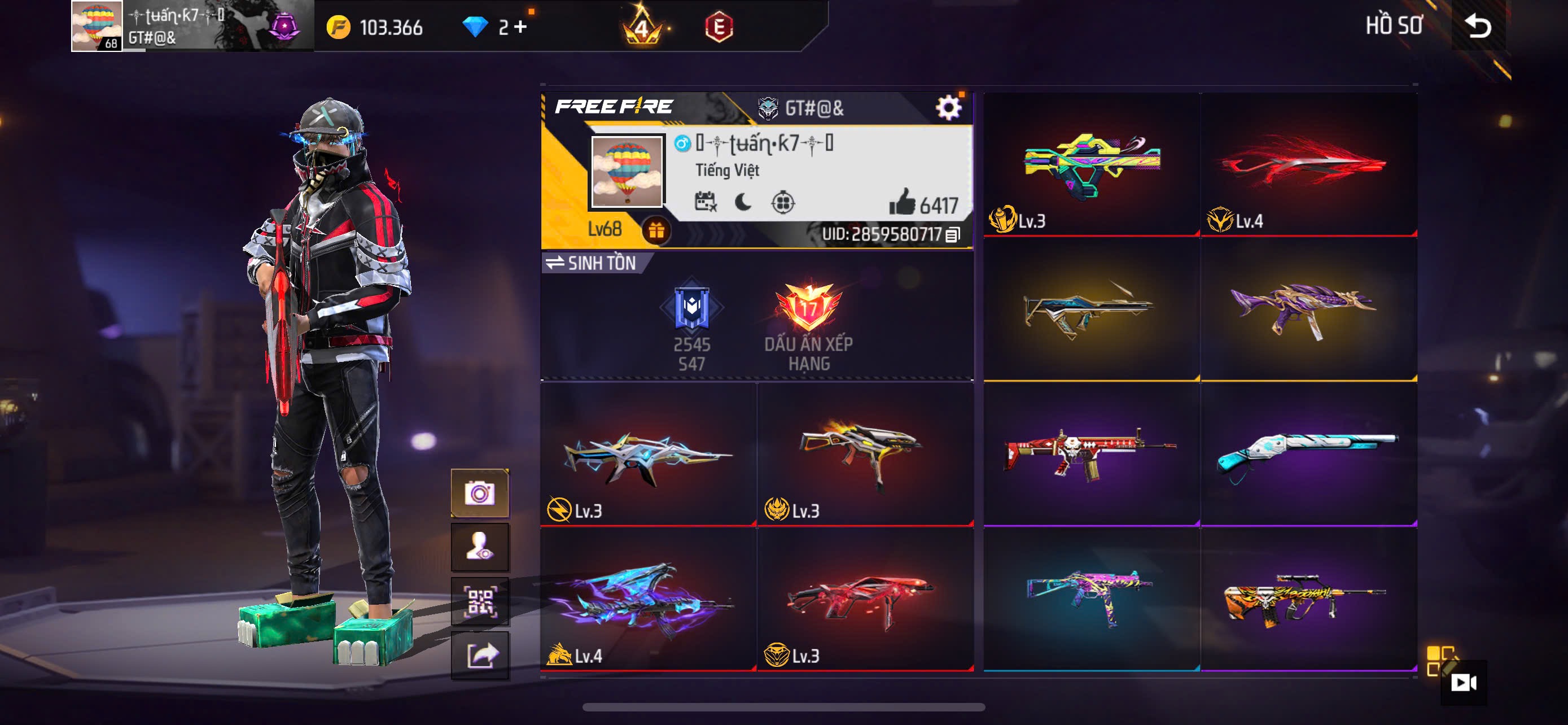Select the orange tiger rifle skin
This screenshot has width=1568, height=725.
tap(1308, 599)
